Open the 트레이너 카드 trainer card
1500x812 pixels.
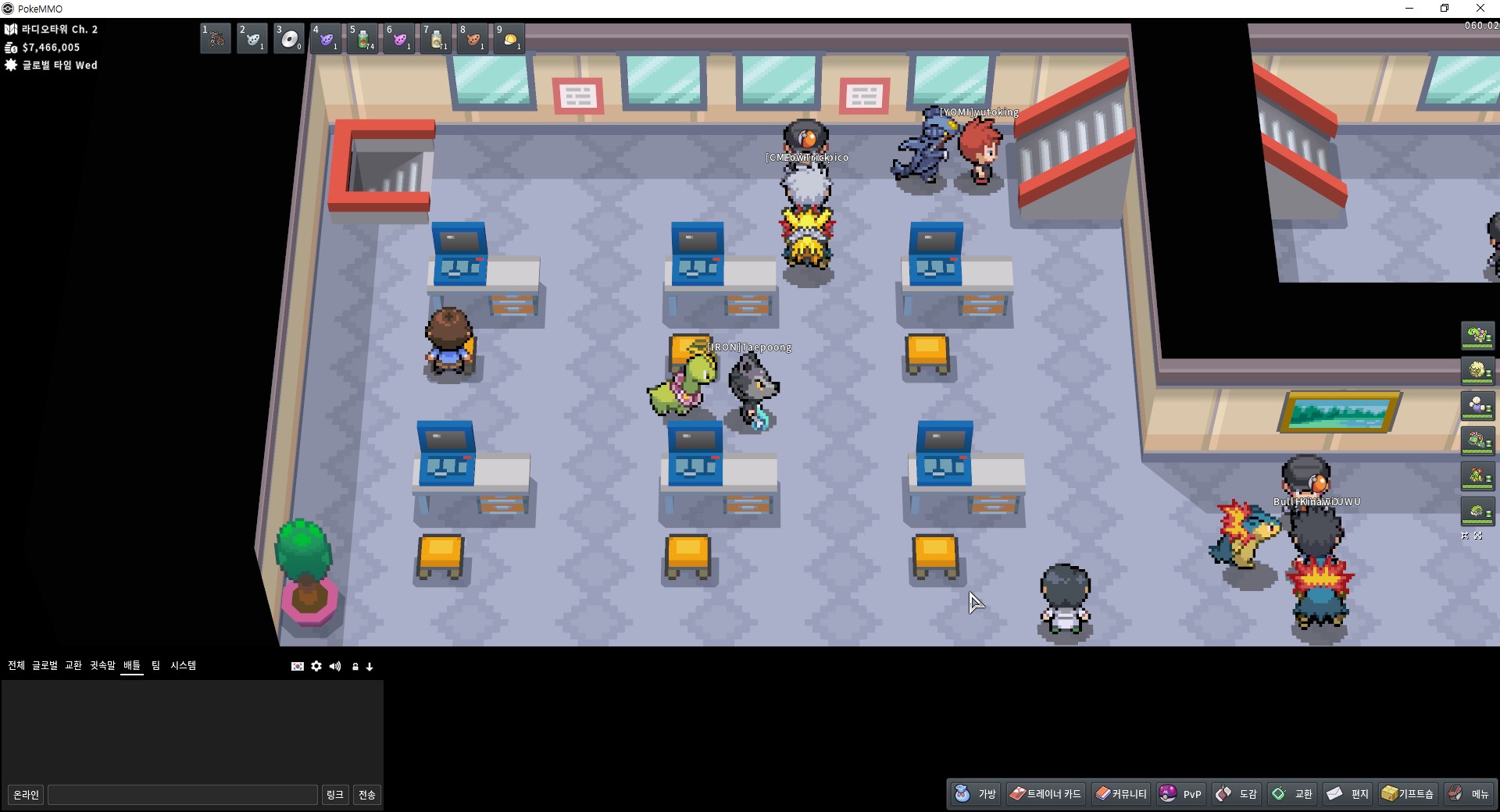[1045, 794]
